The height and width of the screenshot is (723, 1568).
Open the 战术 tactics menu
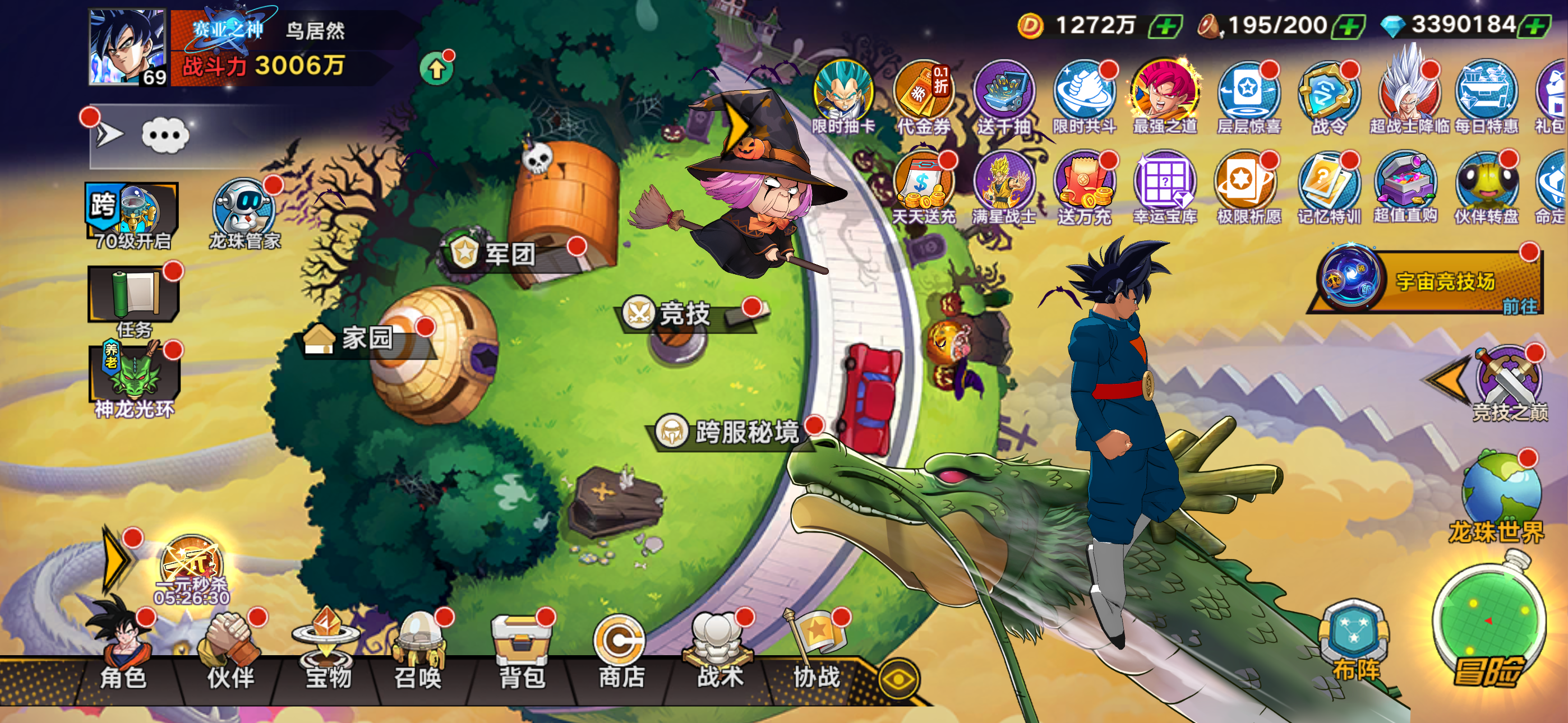[719, 652]
